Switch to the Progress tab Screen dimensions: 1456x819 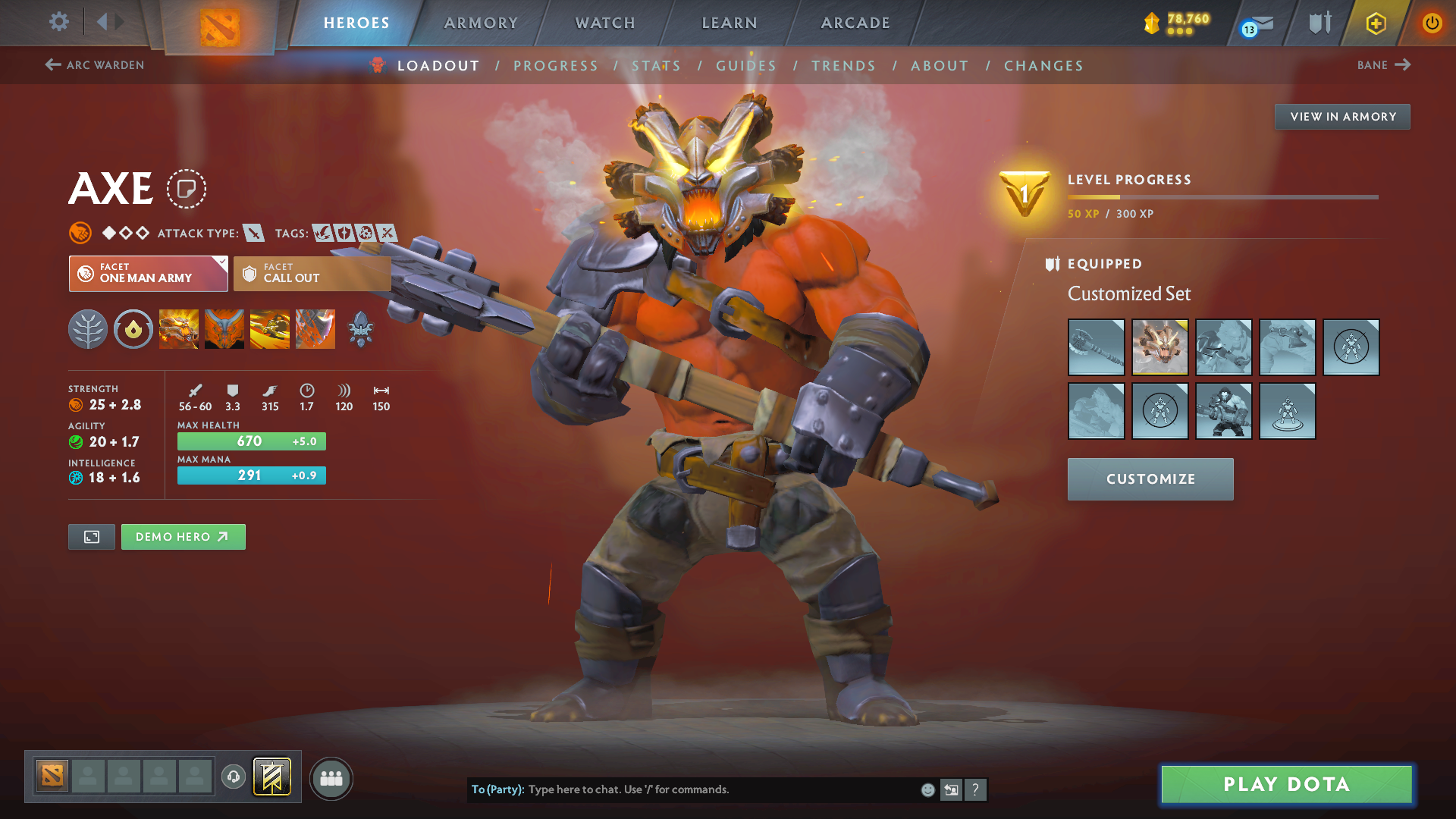pyautogui.click(x=556, y=65)
